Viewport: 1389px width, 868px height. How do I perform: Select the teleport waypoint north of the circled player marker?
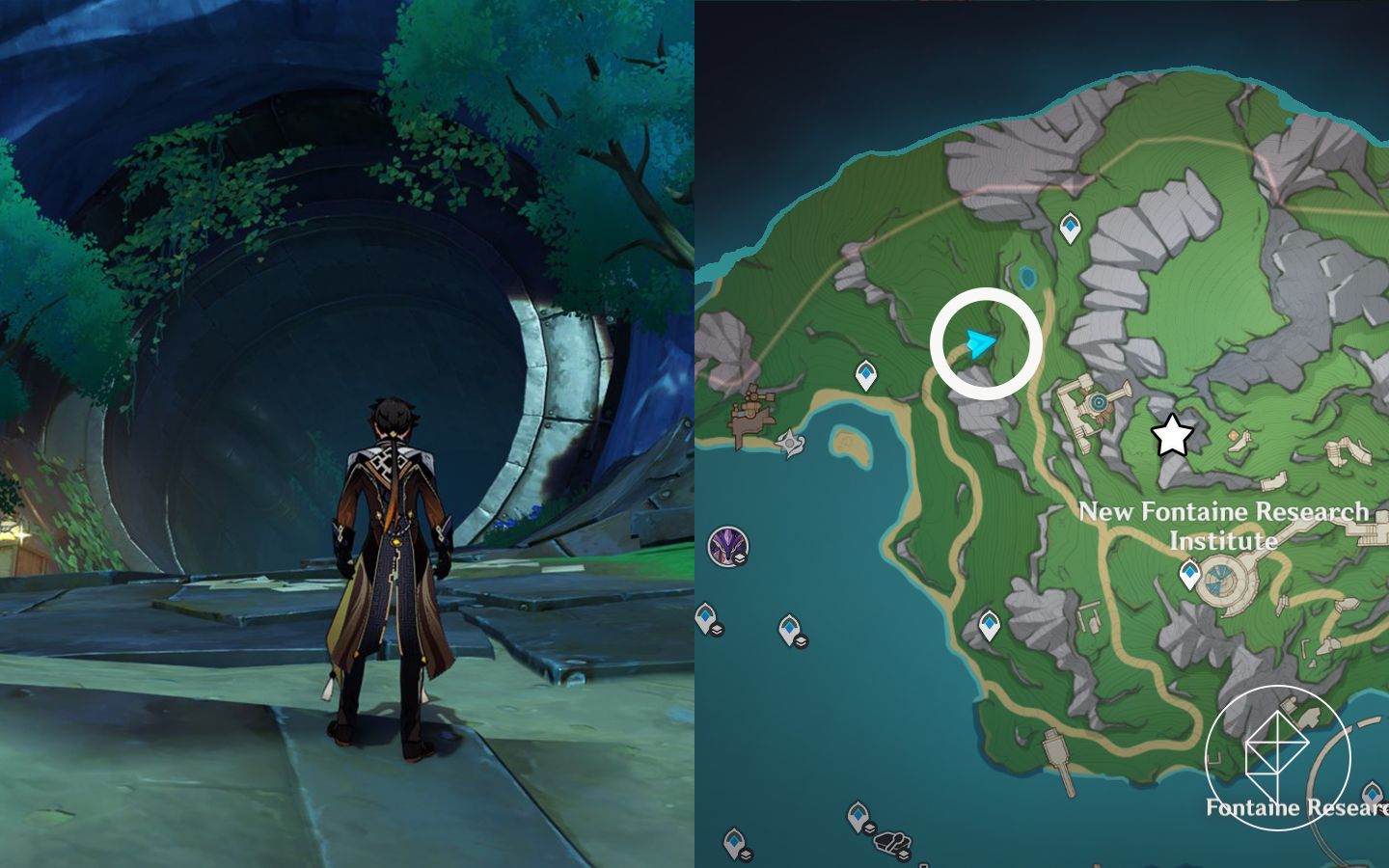[1071, 225]
